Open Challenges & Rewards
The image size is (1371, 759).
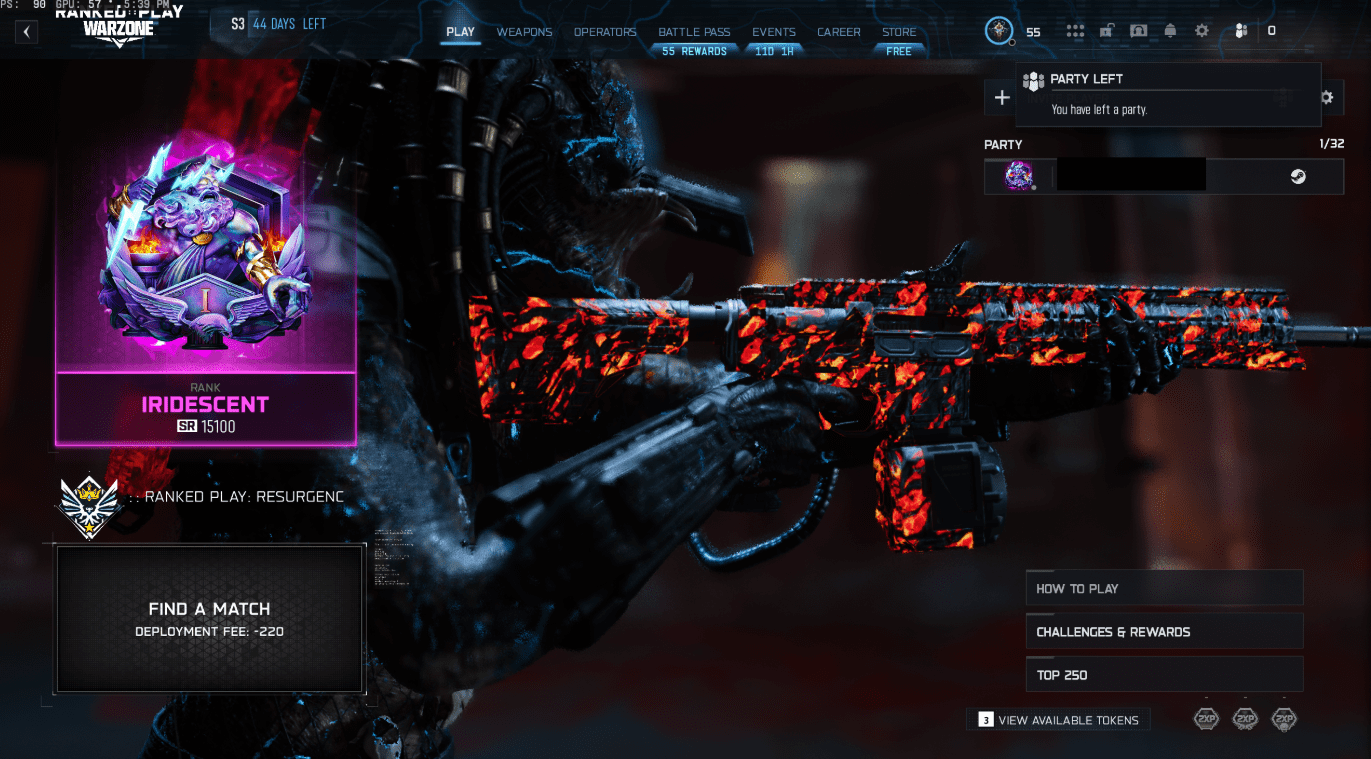click(x=1163, y=631)
